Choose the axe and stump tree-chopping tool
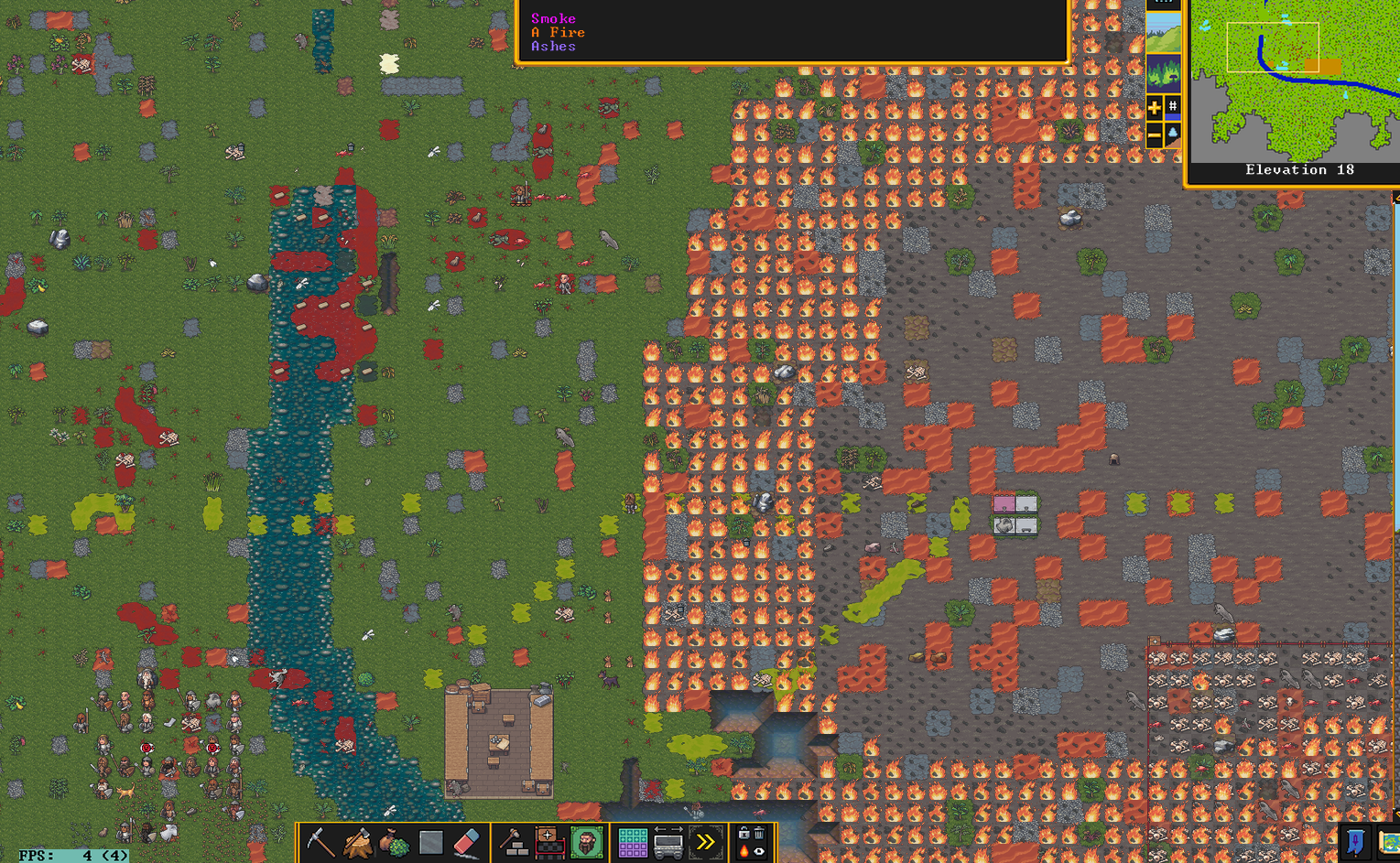 click(357, 842)
